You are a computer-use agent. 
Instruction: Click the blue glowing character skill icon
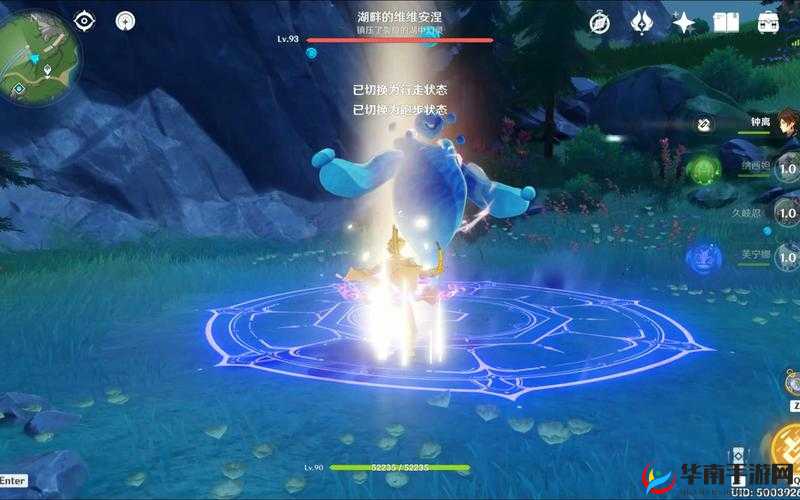coord(704,257)
